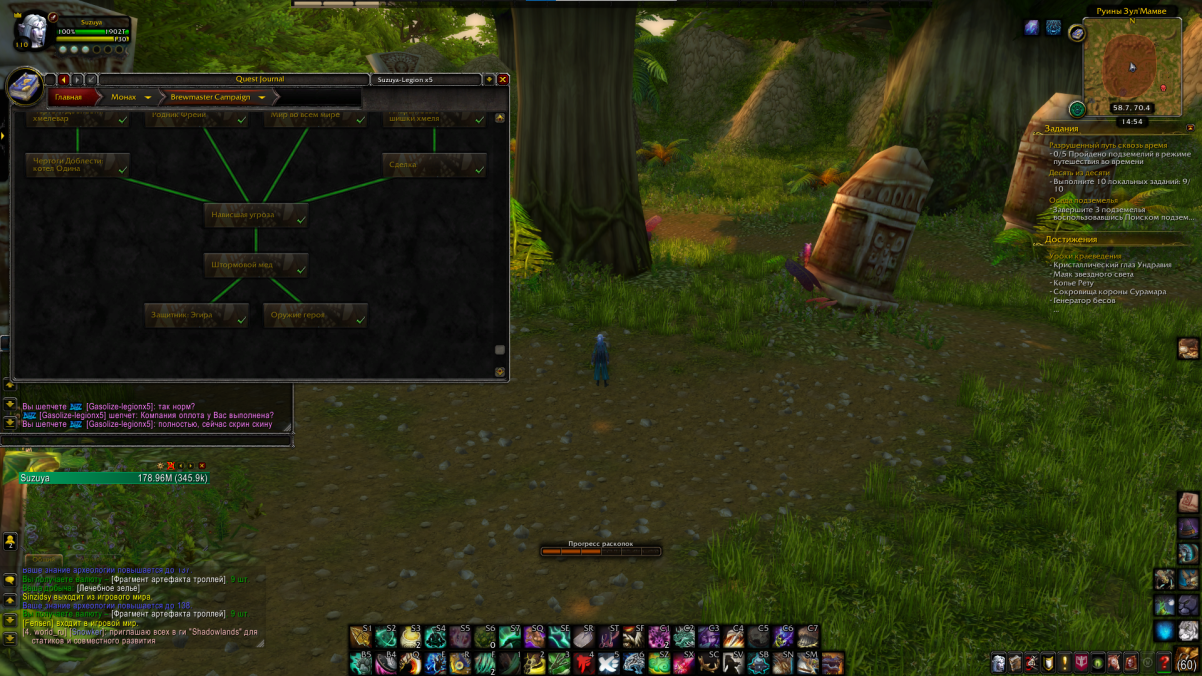
Task: Use the red rune ability on key 4
Action: click(584, 662)
